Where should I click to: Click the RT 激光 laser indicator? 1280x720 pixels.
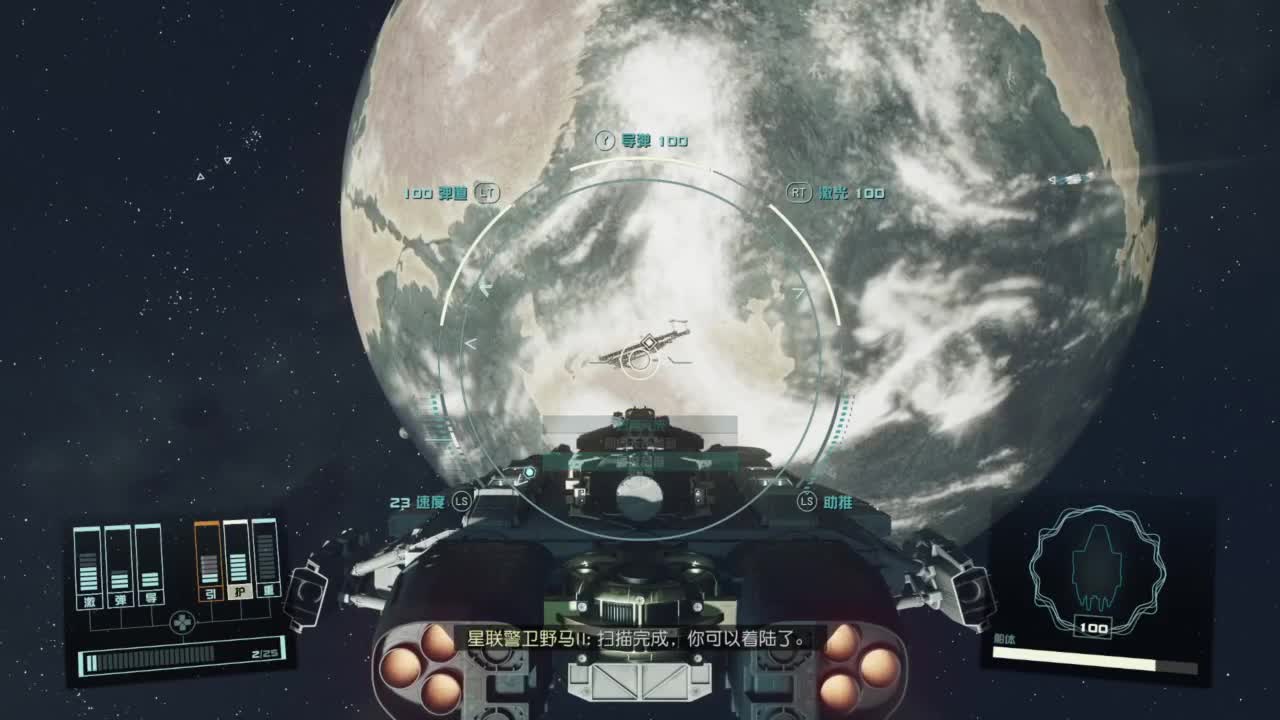[x=833, y=193]
